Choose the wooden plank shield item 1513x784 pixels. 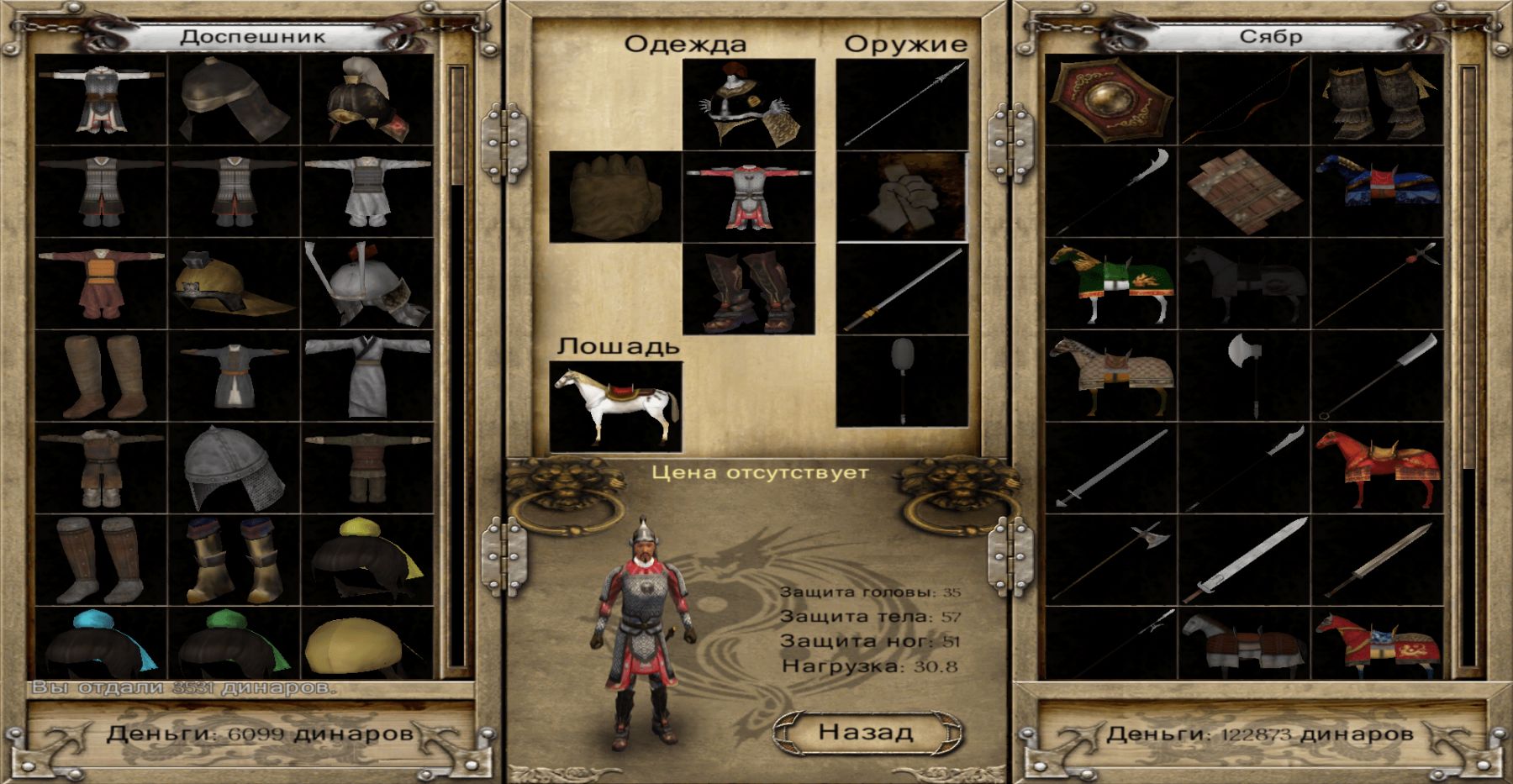(x=1244, y=192)
